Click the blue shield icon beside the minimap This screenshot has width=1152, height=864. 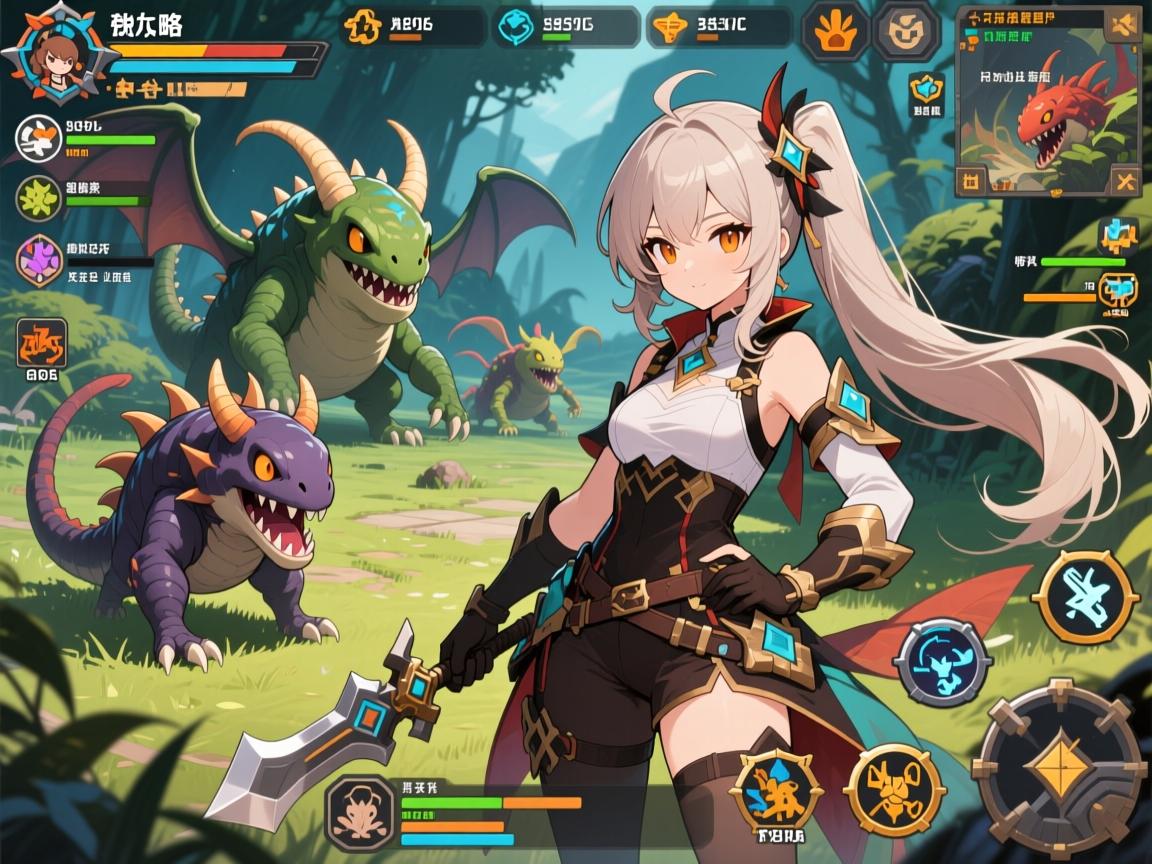click(926, 90)
